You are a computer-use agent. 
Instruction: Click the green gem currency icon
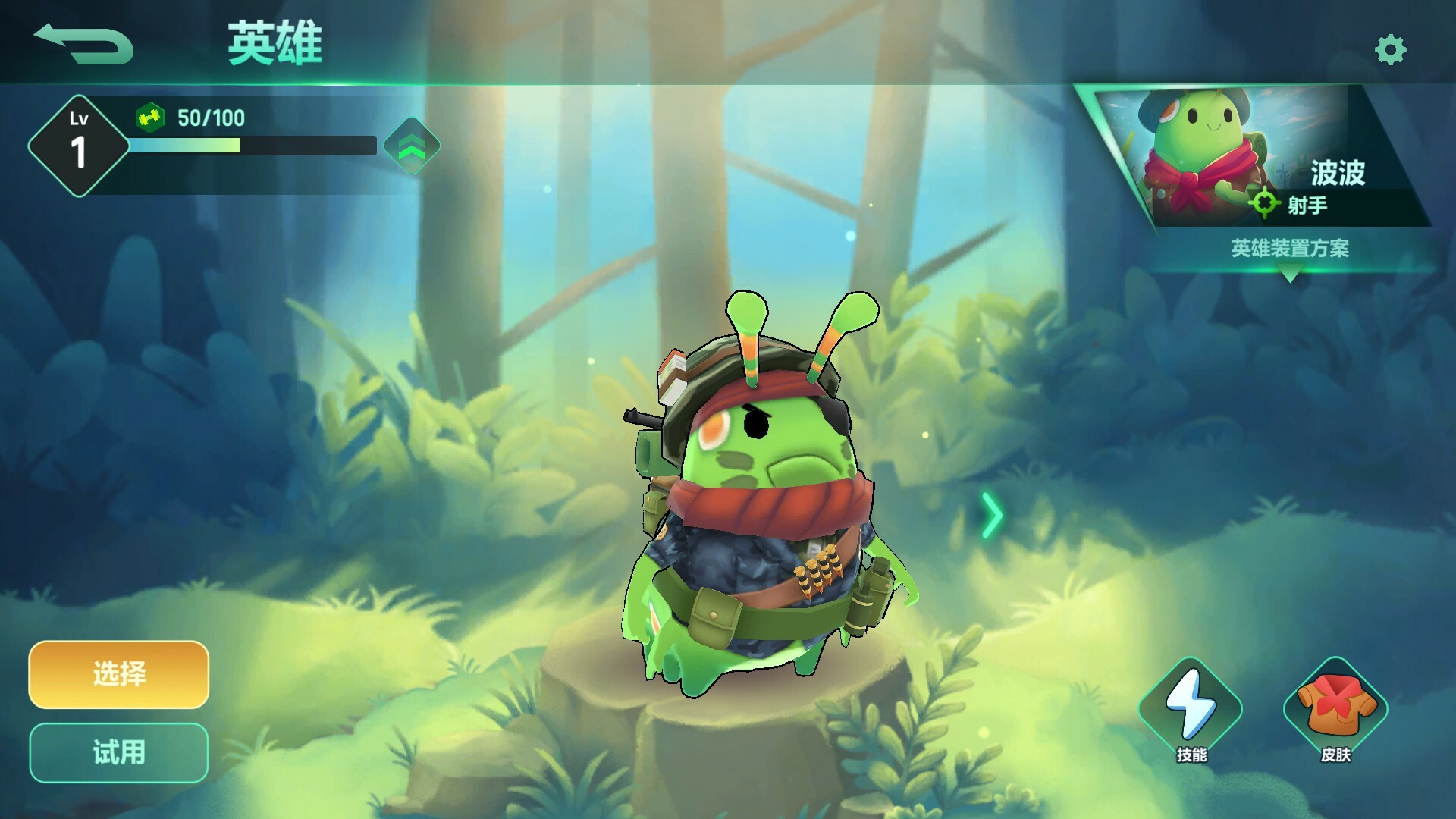tap(149, 118)
